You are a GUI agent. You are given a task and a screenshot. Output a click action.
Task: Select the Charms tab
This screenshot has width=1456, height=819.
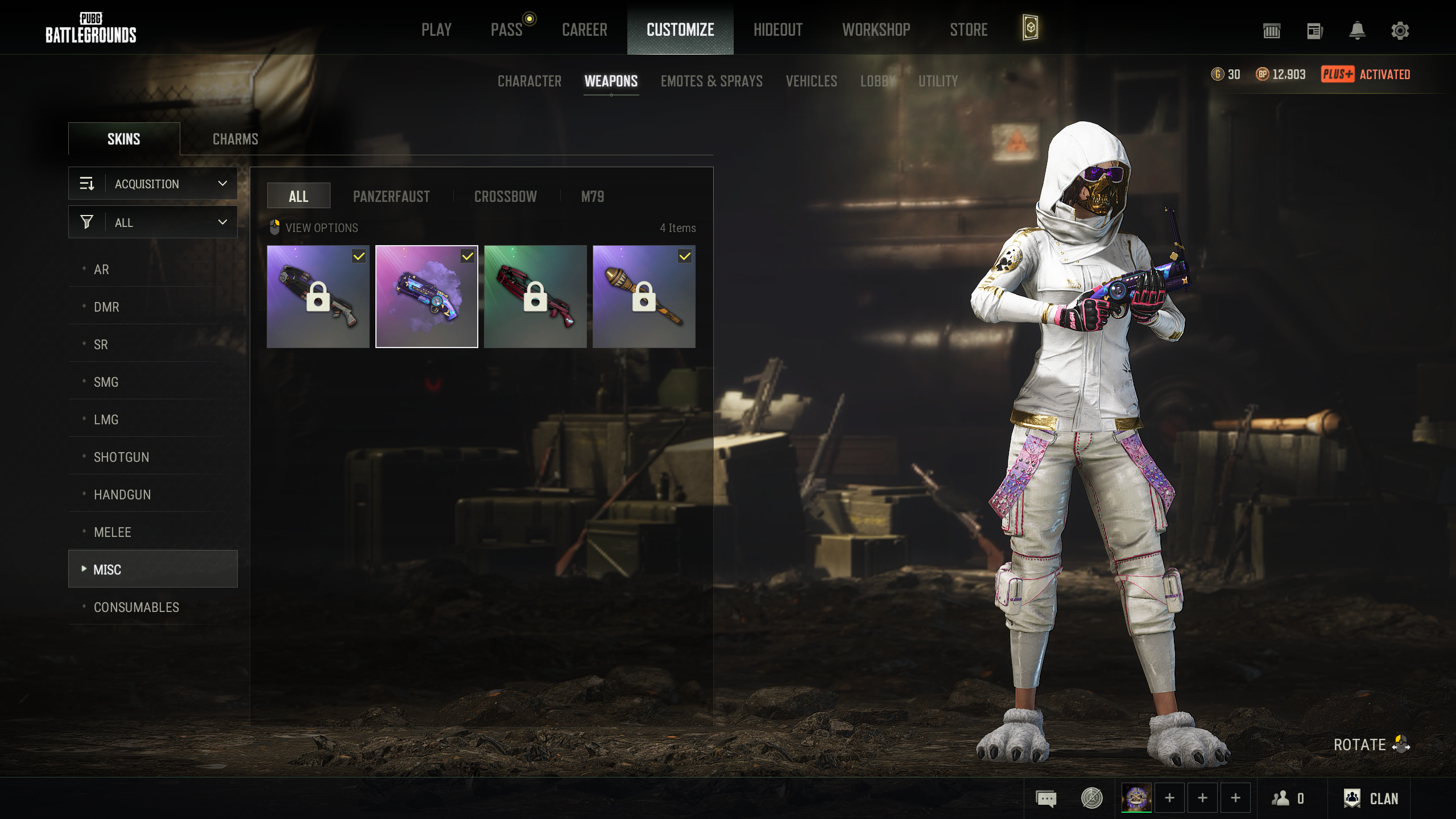(x=235, y=139)
